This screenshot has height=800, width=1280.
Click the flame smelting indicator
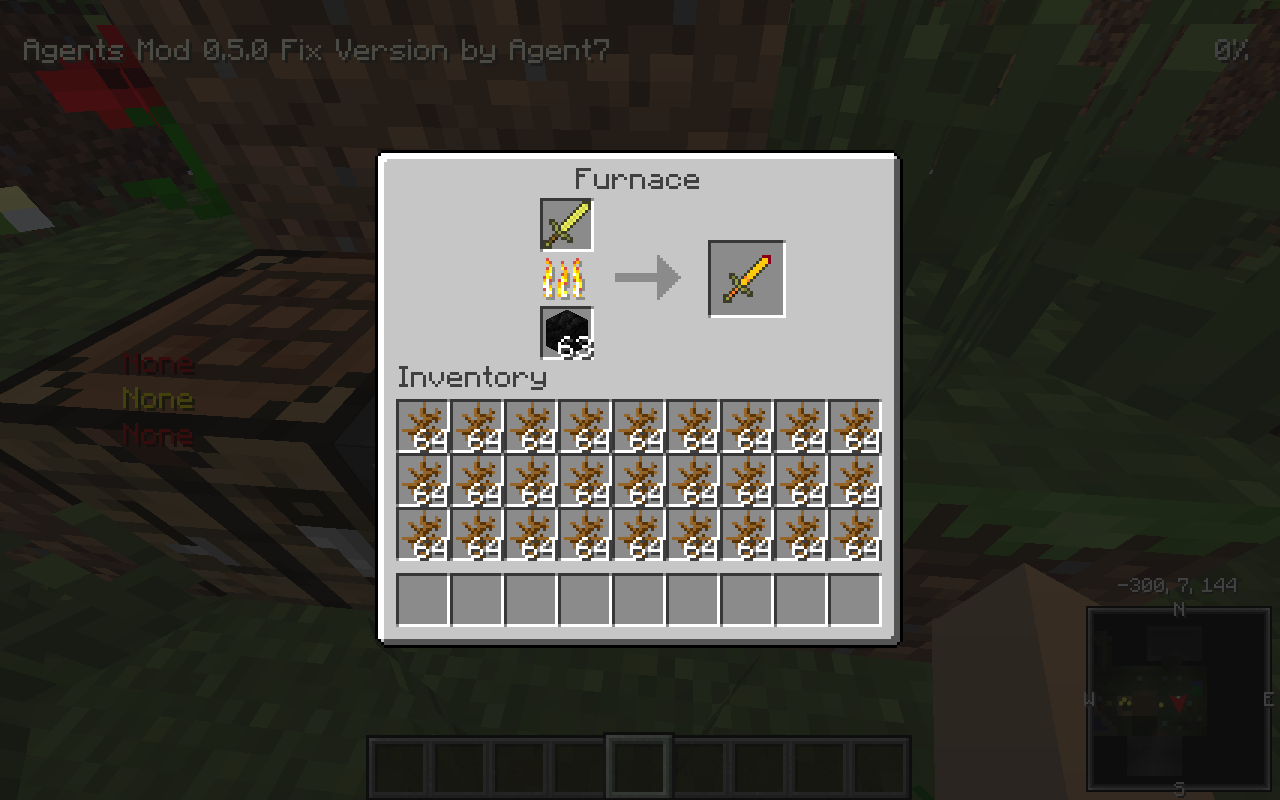click(564, 280)
